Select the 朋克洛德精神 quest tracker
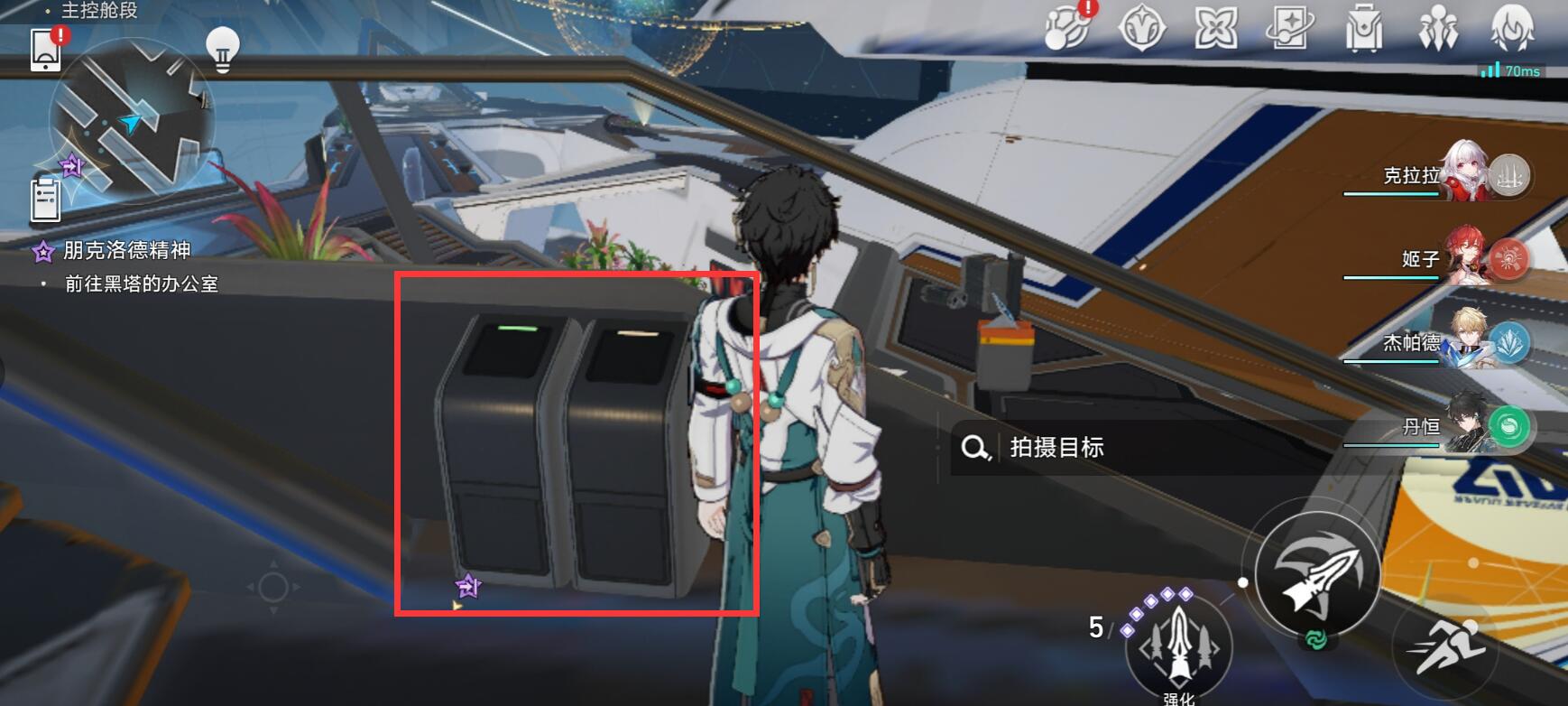Screen dimensions: 1568x706 point(125,250)
